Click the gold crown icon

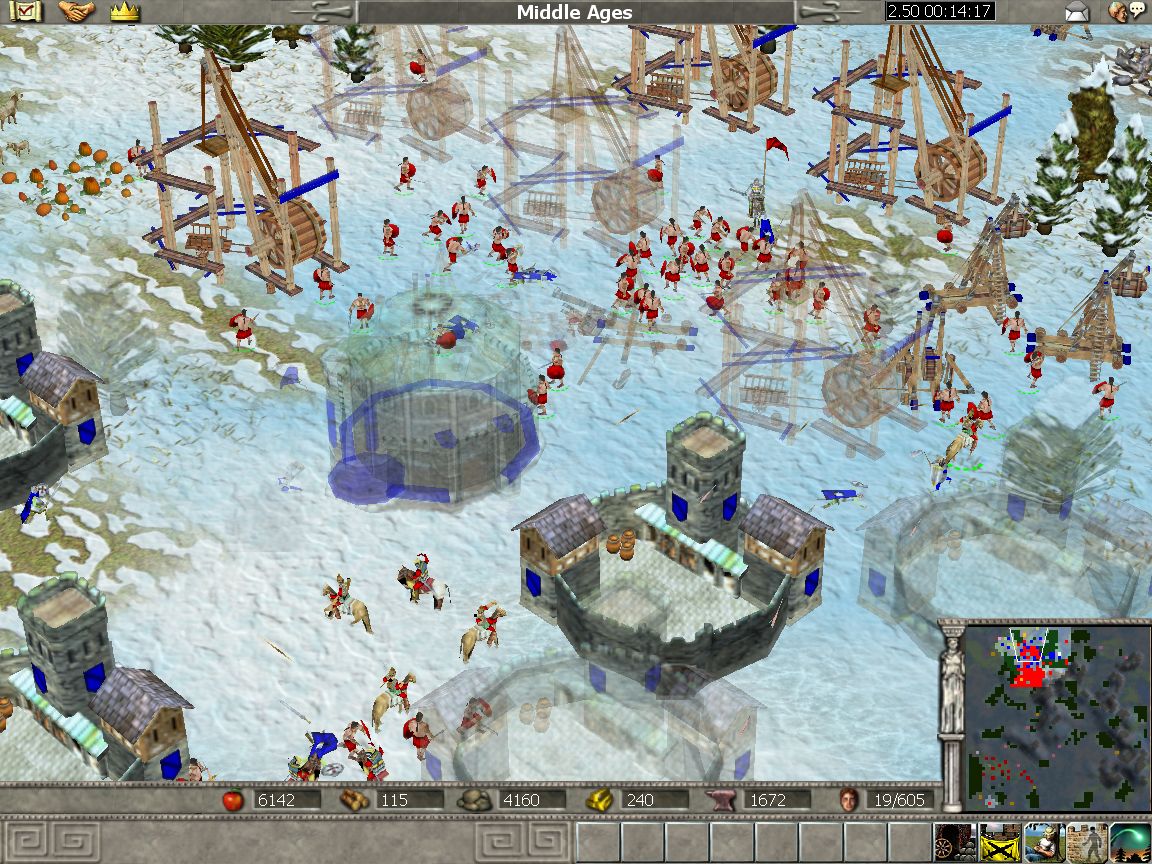point(124,12)
